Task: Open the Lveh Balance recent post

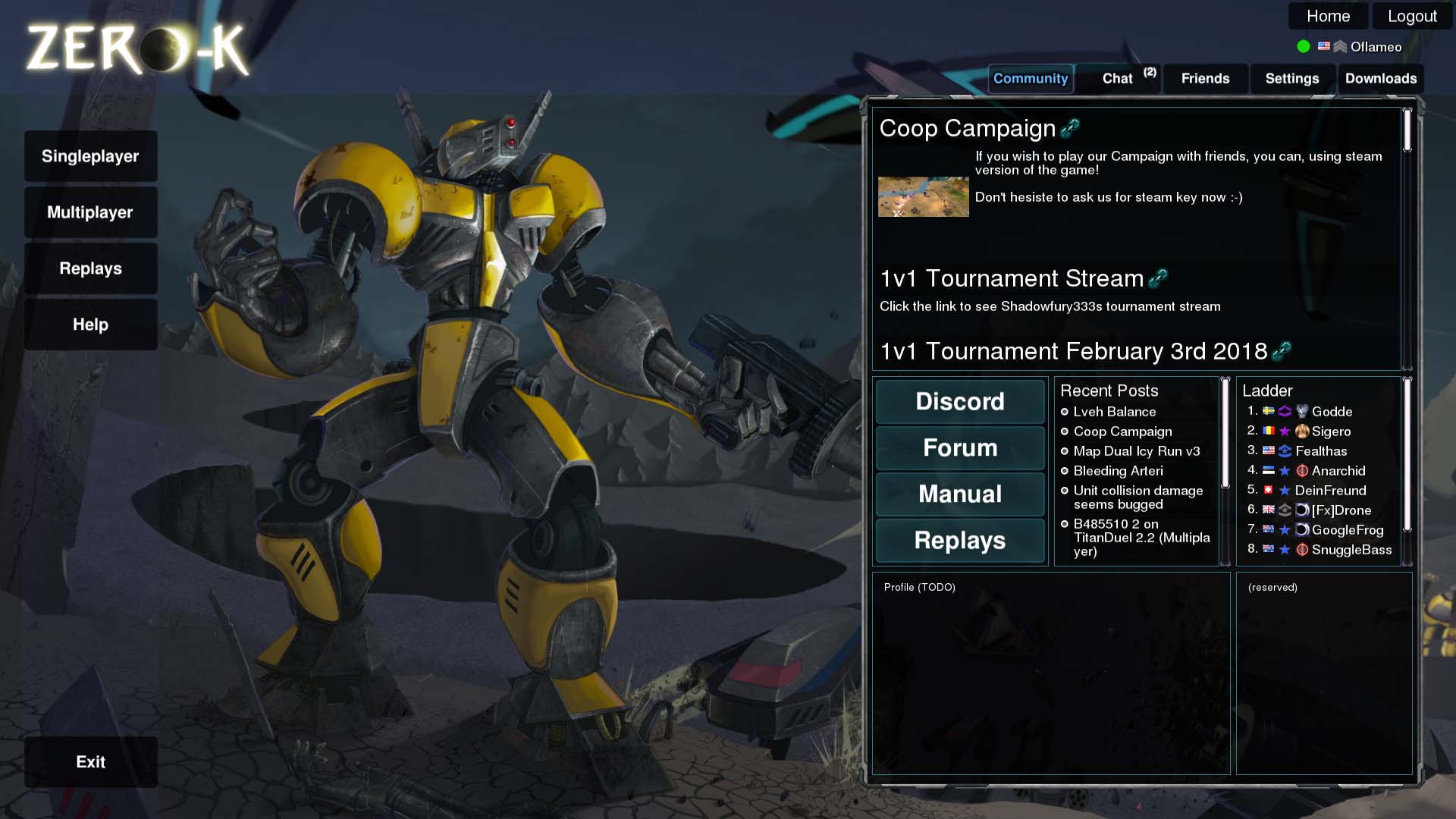Action: 1115,412
